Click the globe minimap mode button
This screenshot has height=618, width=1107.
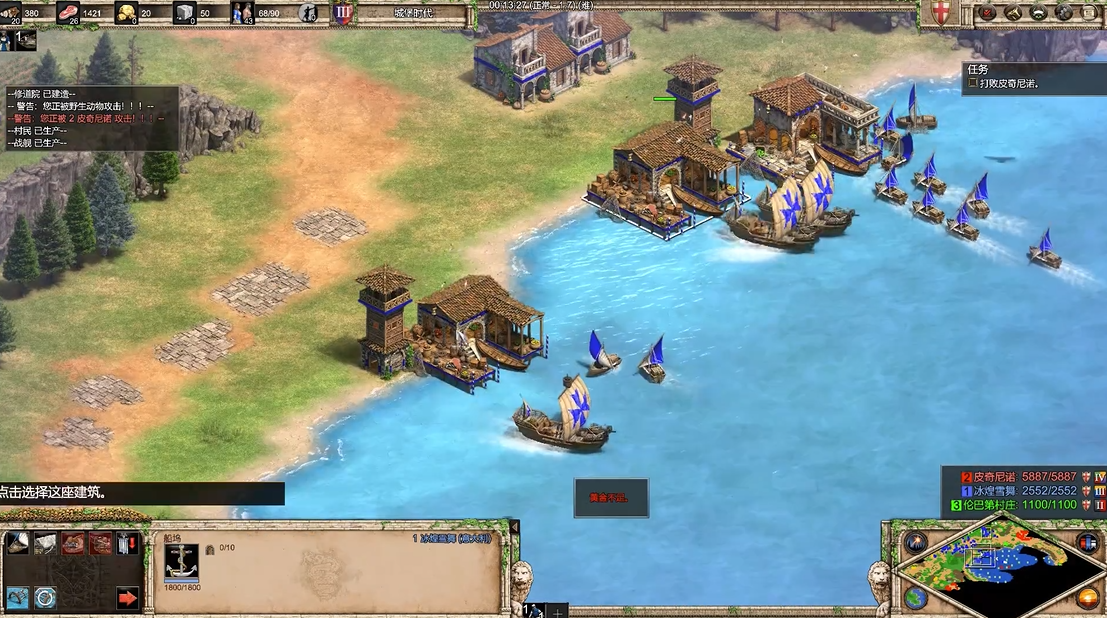tap(915, 597)
